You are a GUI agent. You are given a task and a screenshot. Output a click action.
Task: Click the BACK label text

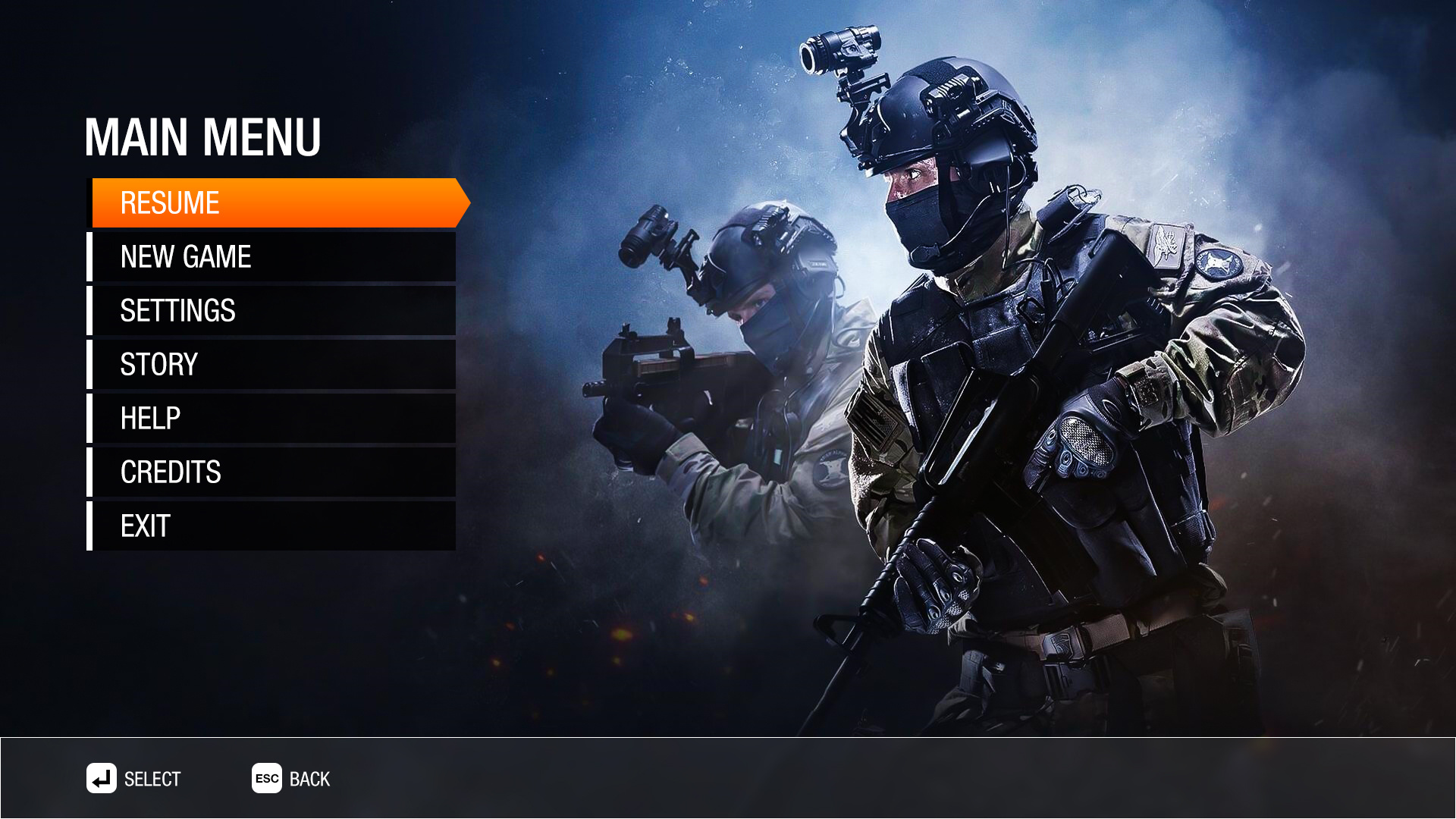click(309, 779)
